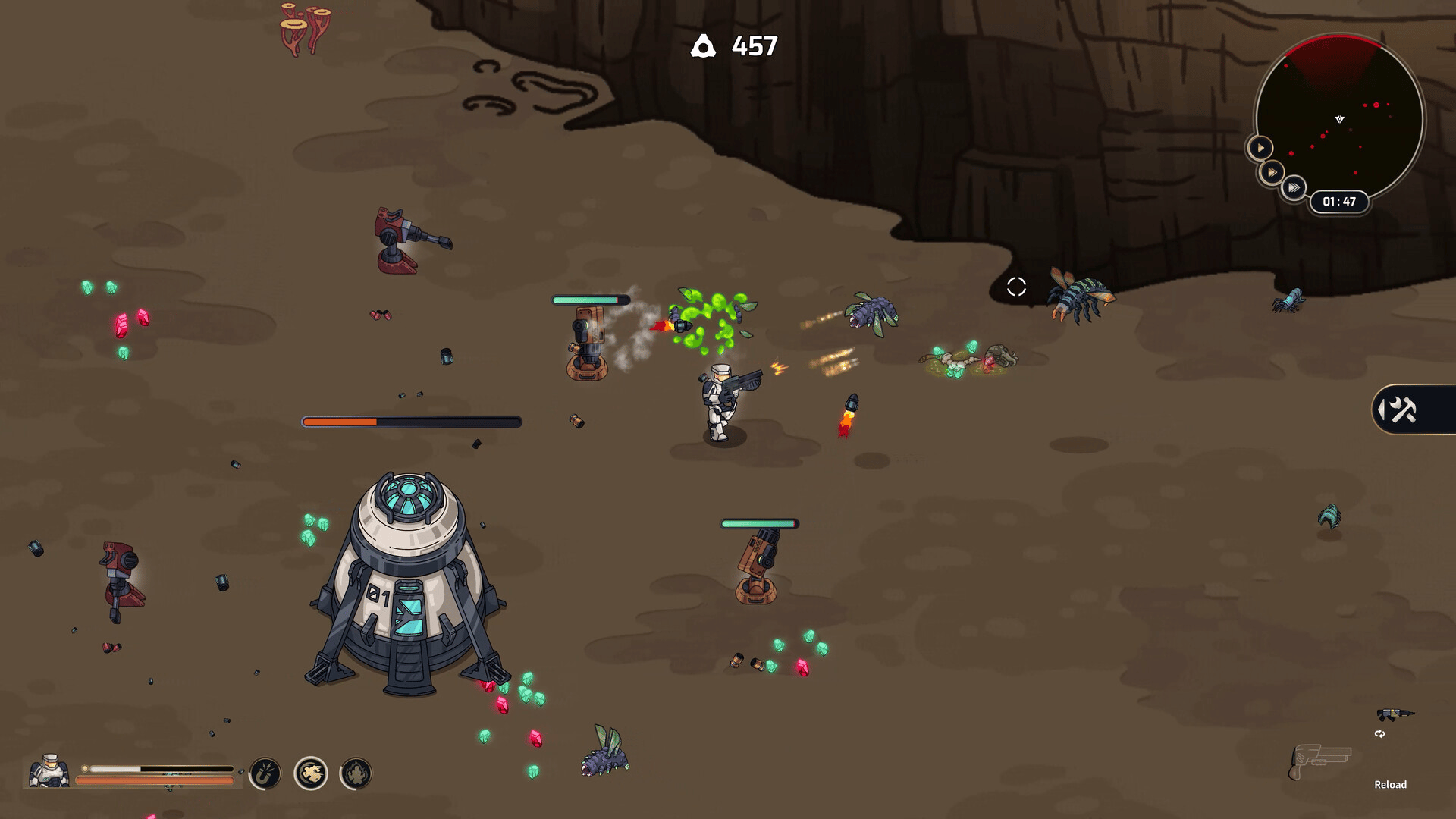Viewport: 1456px width, 819px height.
Task: Select the secondary rifle weapon icon
Action: click(x=1395, y=714)
